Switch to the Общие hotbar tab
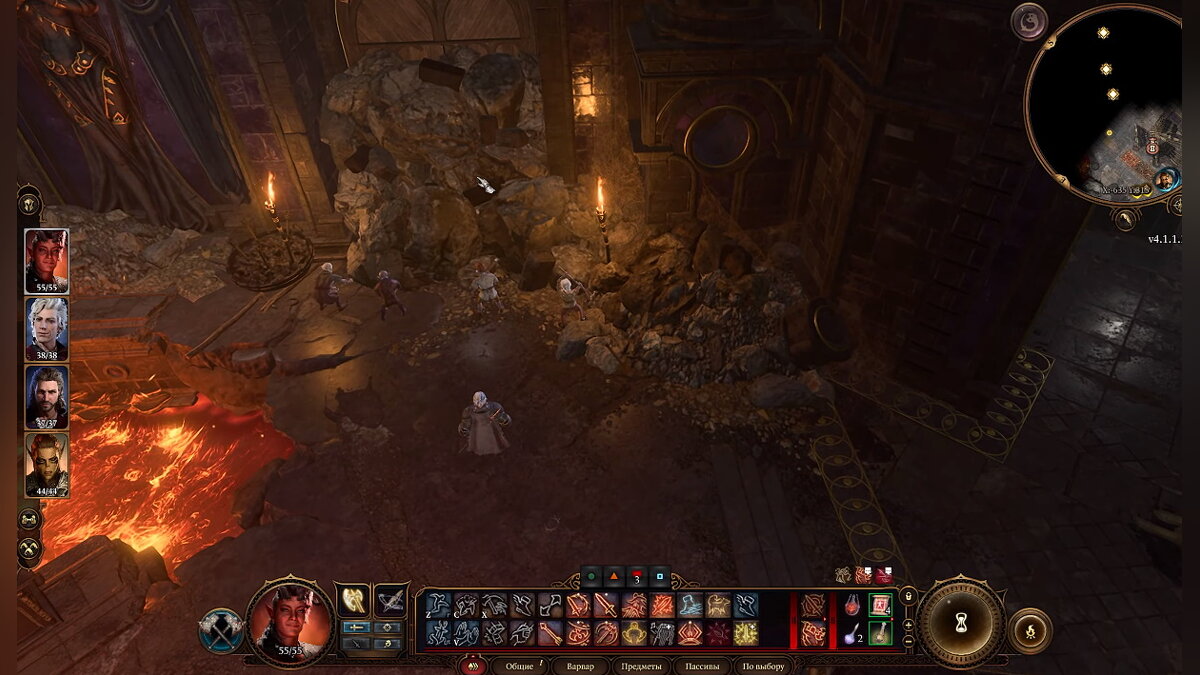The width and height of the screenshot is (1200, 675). click(520, 666)
